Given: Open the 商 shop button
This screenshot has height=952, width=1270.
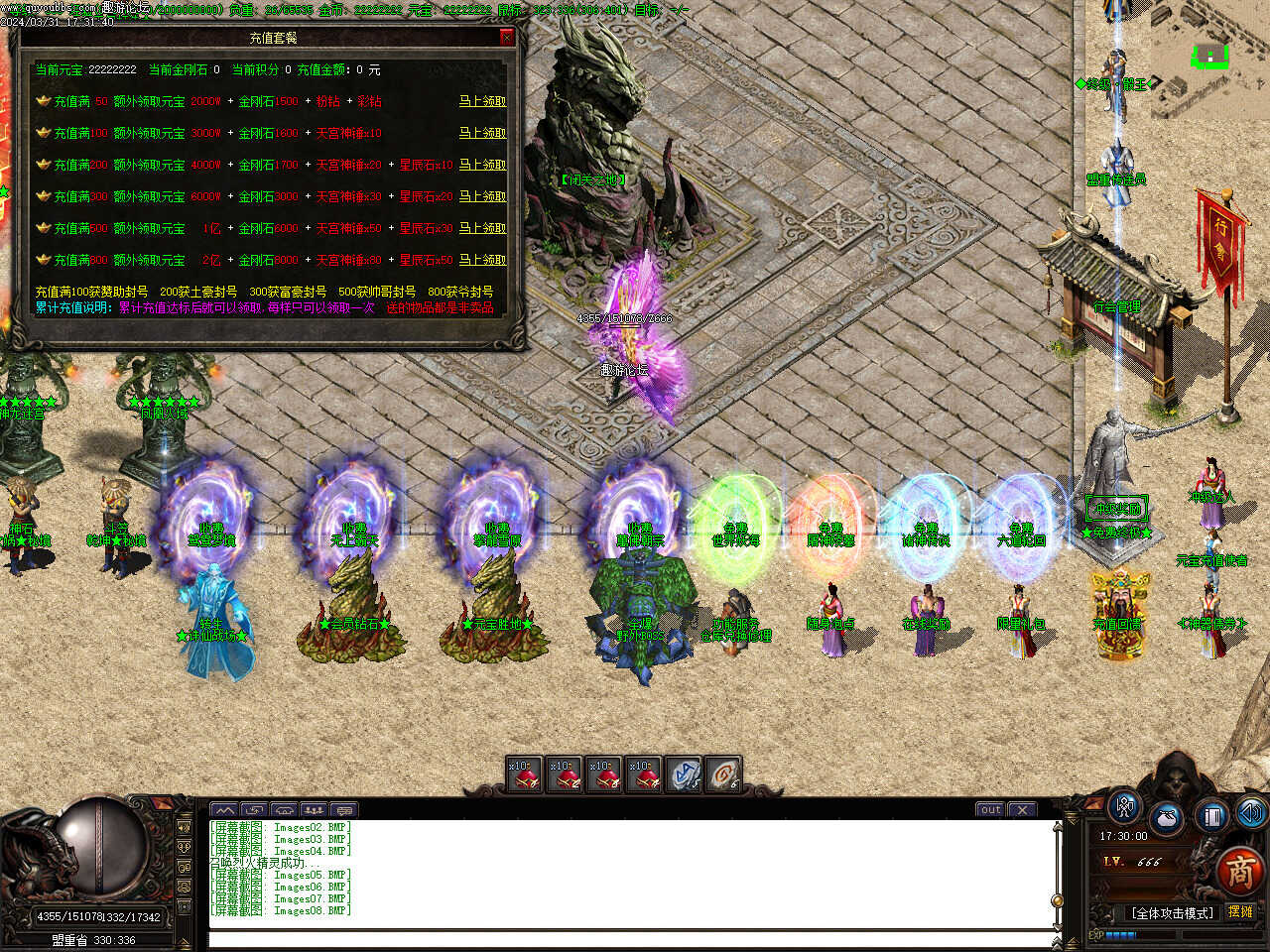Looking at the screenshot, I should point(1239,872).
